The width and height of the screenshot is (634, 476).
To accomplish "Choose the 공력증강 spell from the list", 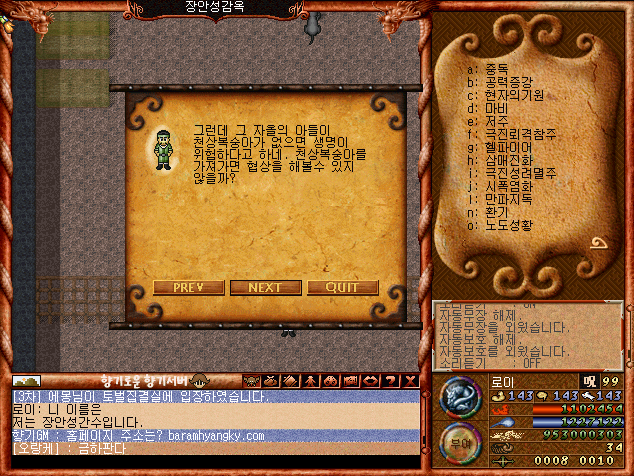I will (x=507, y=83).
